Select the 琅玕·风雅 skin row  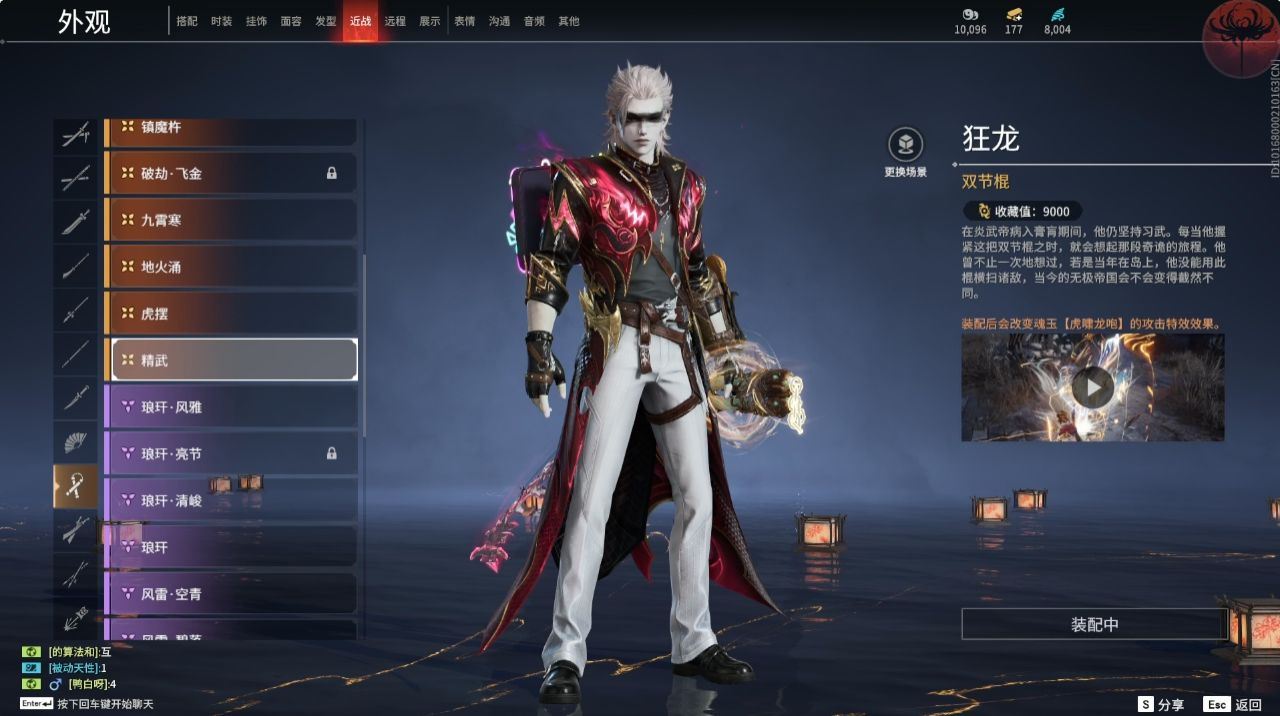(231, 407)
